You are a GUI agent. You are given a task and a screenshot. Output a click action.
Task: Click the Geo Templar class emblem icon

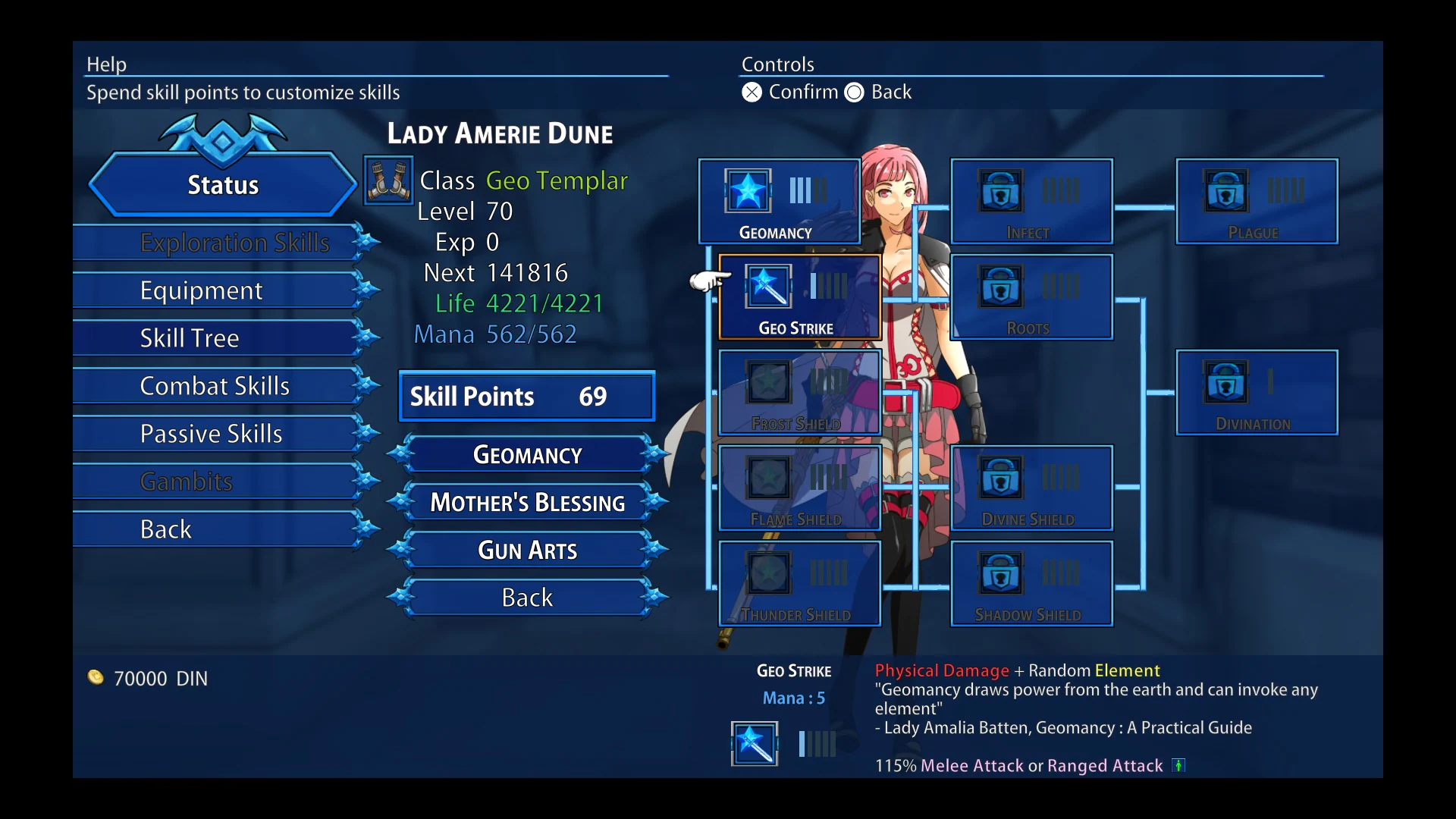point(388,180)
